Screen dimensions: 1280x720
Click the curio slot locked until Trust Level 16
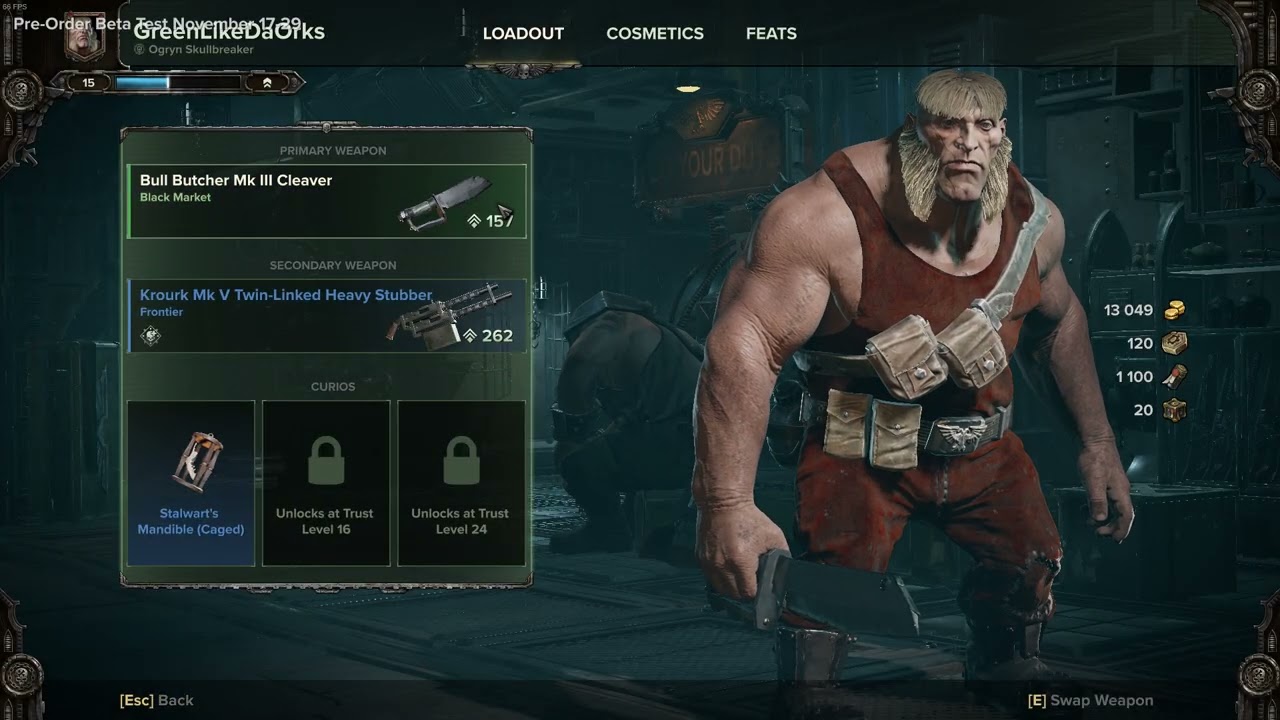click(x=325, y=483)
